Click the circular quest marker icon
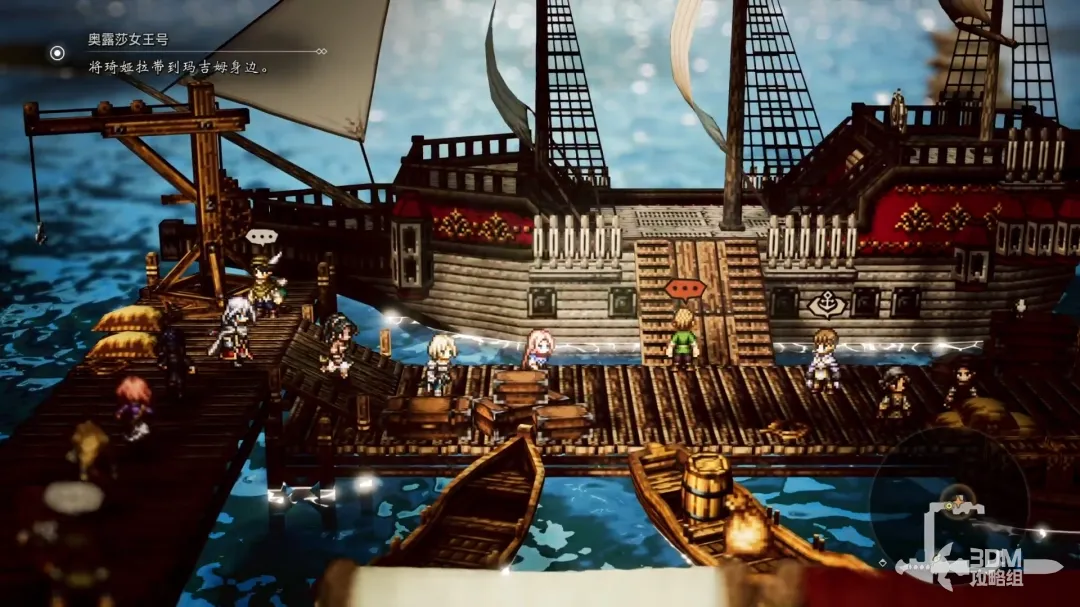Image resolution: width=1080 pixels, height=607 pixels. [58, 53]
